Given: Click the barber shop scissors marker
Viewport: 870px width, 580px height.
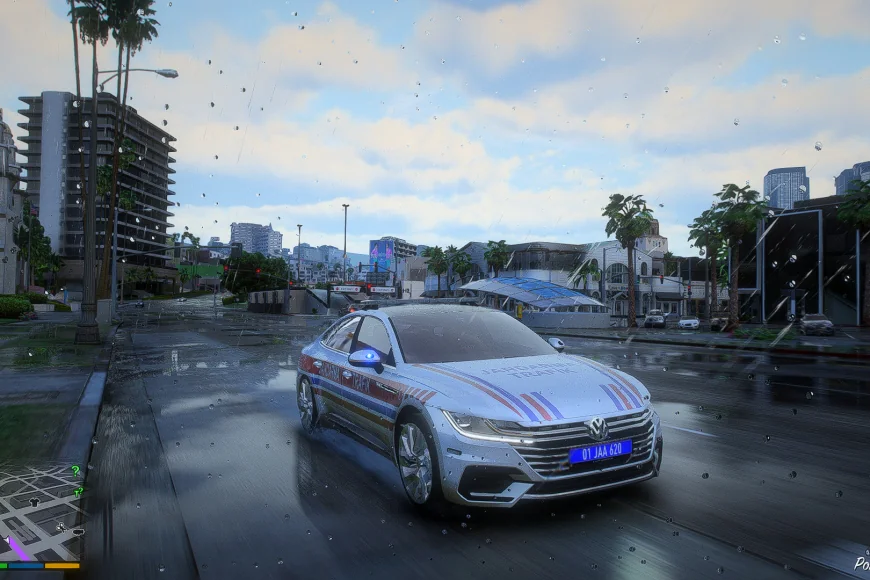Looking at the screenshot, I should coord(61,527).
